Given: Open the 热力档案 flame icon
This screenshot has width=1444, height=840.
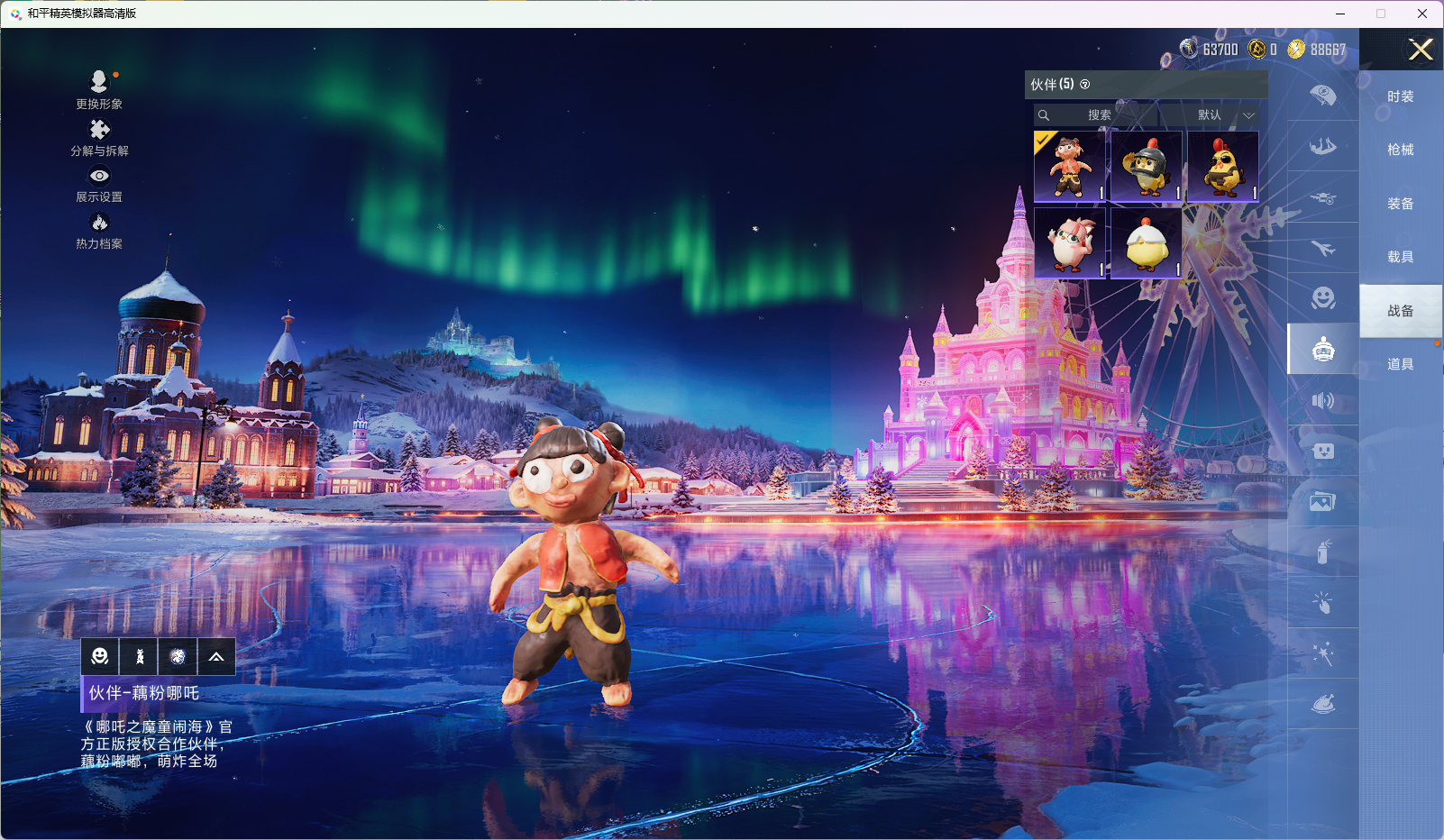Looking at the screenshot, I should tap(99, 229).
